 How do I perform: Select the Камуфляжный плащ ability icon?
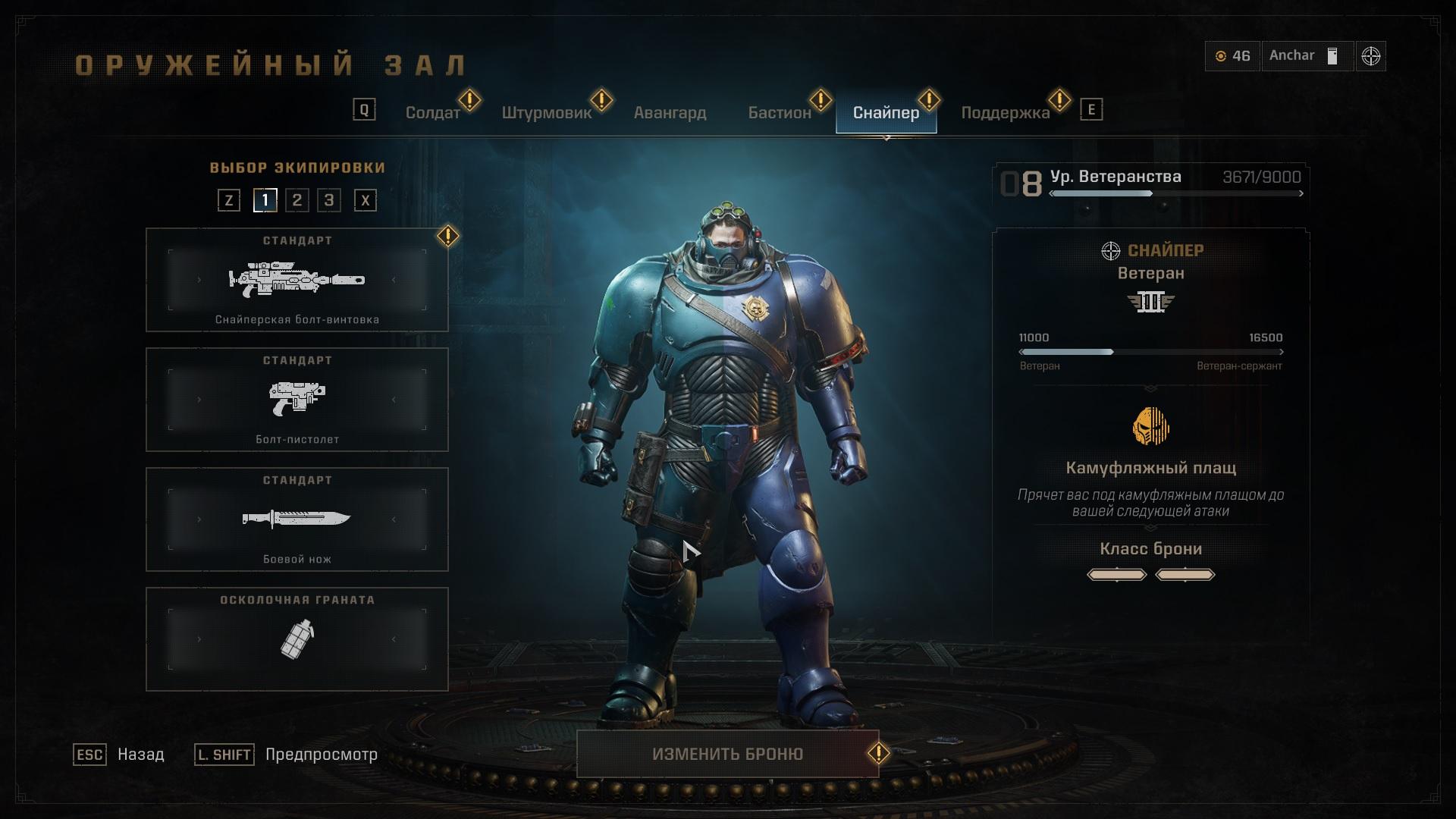coord(1150,426)
